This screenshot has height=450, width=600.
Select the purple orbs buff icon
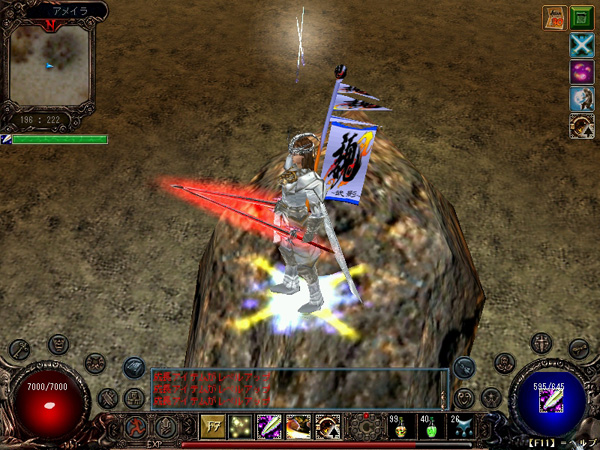(x=582, y=72)
